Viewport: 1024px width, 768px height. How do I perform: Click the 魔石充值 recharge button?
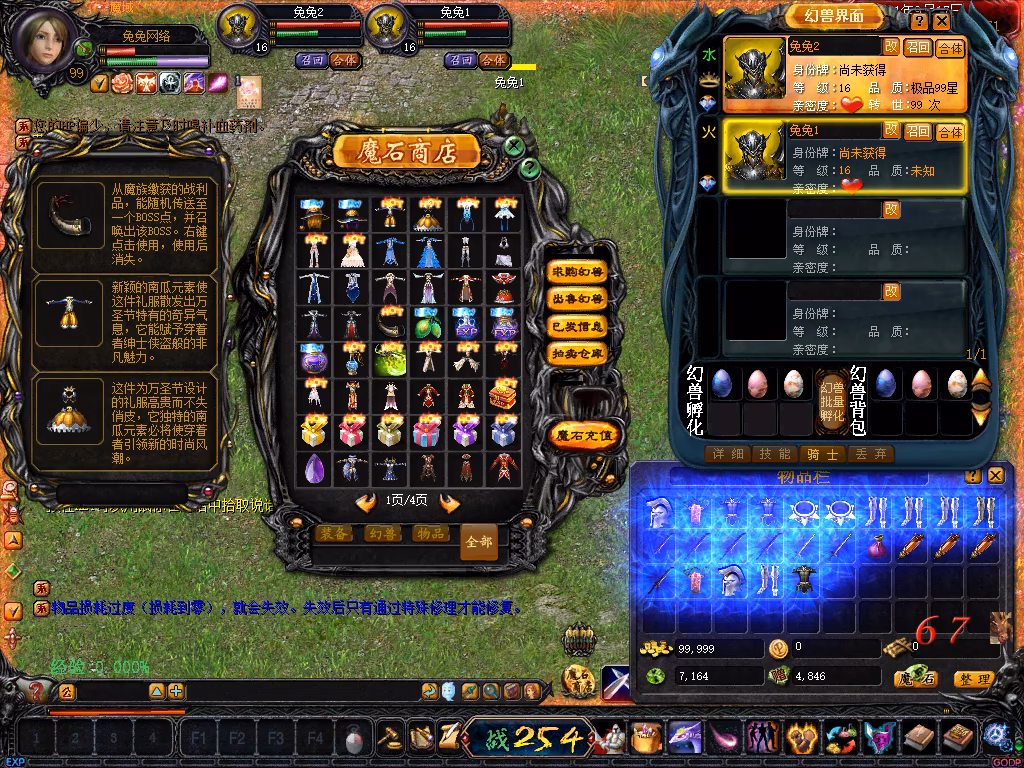(x=587, y=435)
